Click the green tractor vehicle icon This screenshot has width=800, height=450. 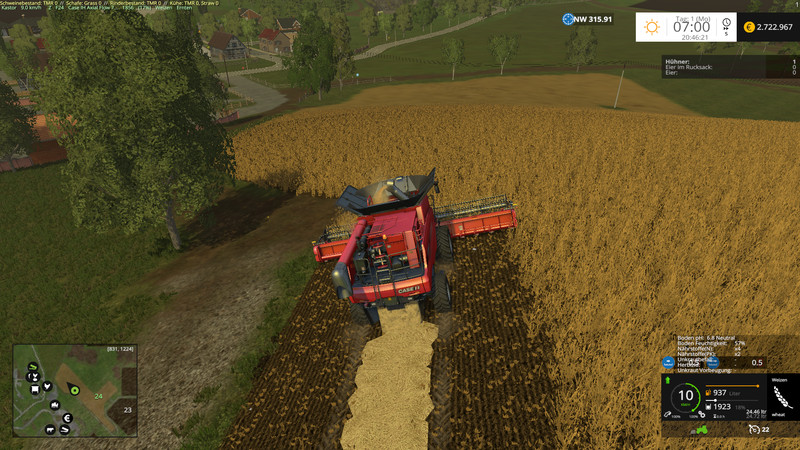[702, 430]
